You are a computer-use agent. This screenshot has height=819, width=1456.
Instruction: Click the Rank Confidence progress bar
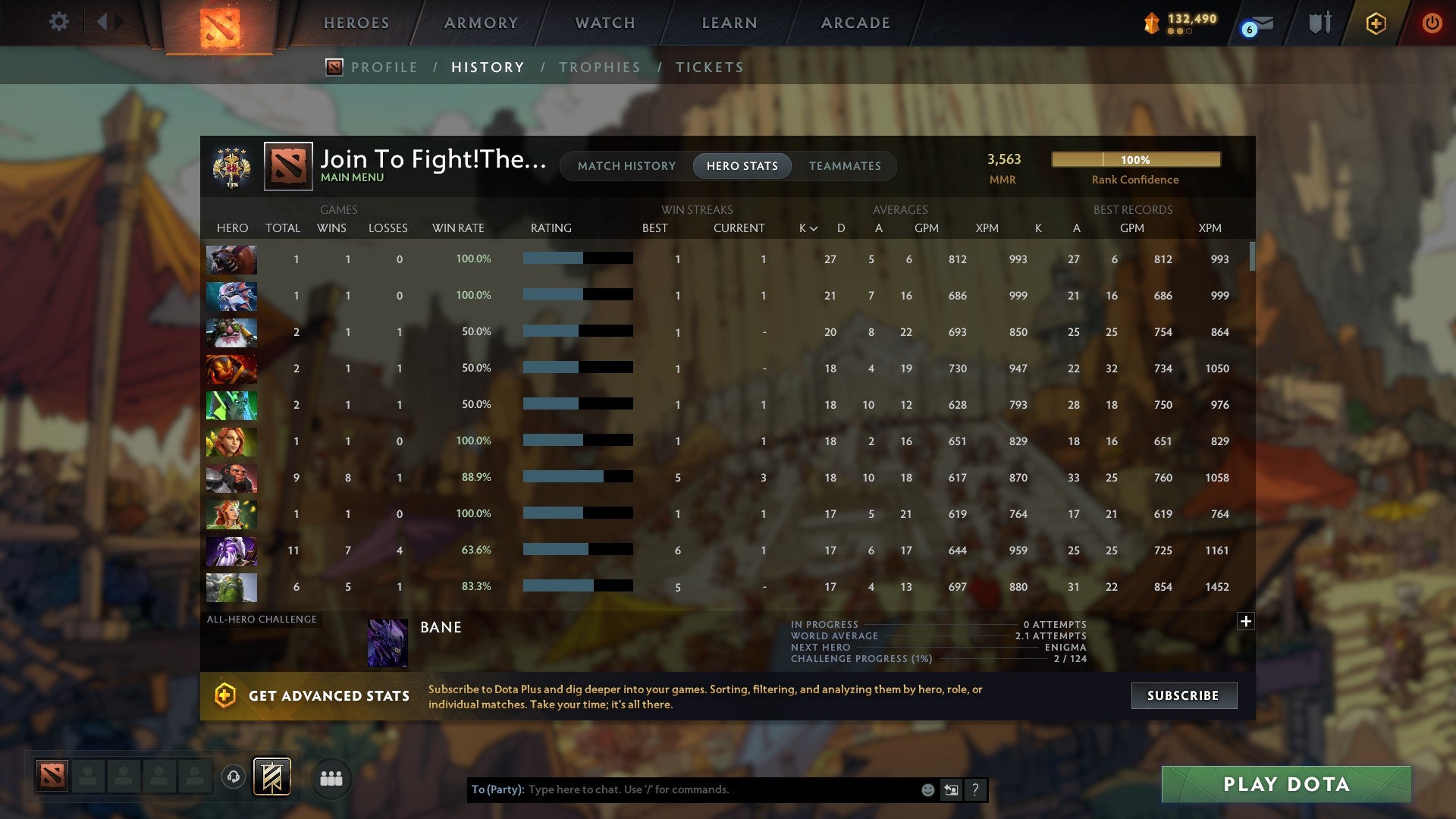(x=1135, y=160)
